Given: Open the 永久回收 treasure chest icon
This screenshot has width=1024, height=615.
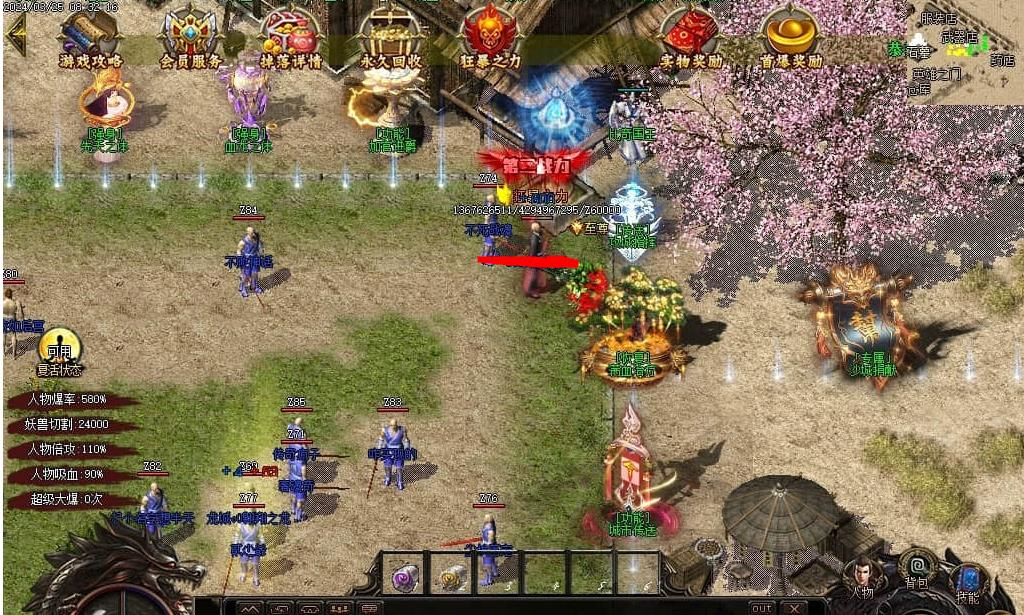Looking at the screenshot, I should [391, 36].
